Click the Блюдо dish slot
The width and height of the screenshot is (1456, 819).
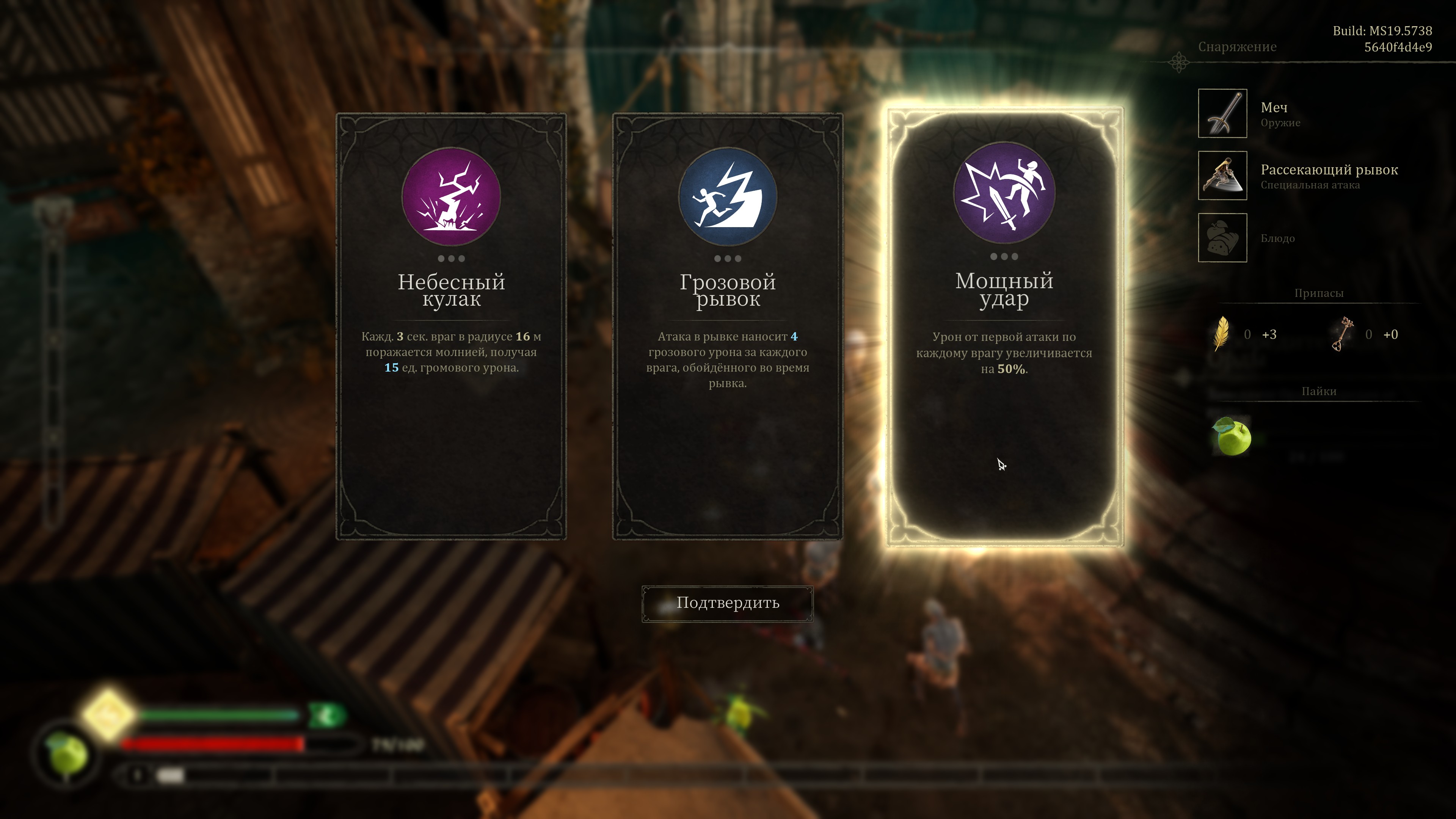click(1222, 238)
